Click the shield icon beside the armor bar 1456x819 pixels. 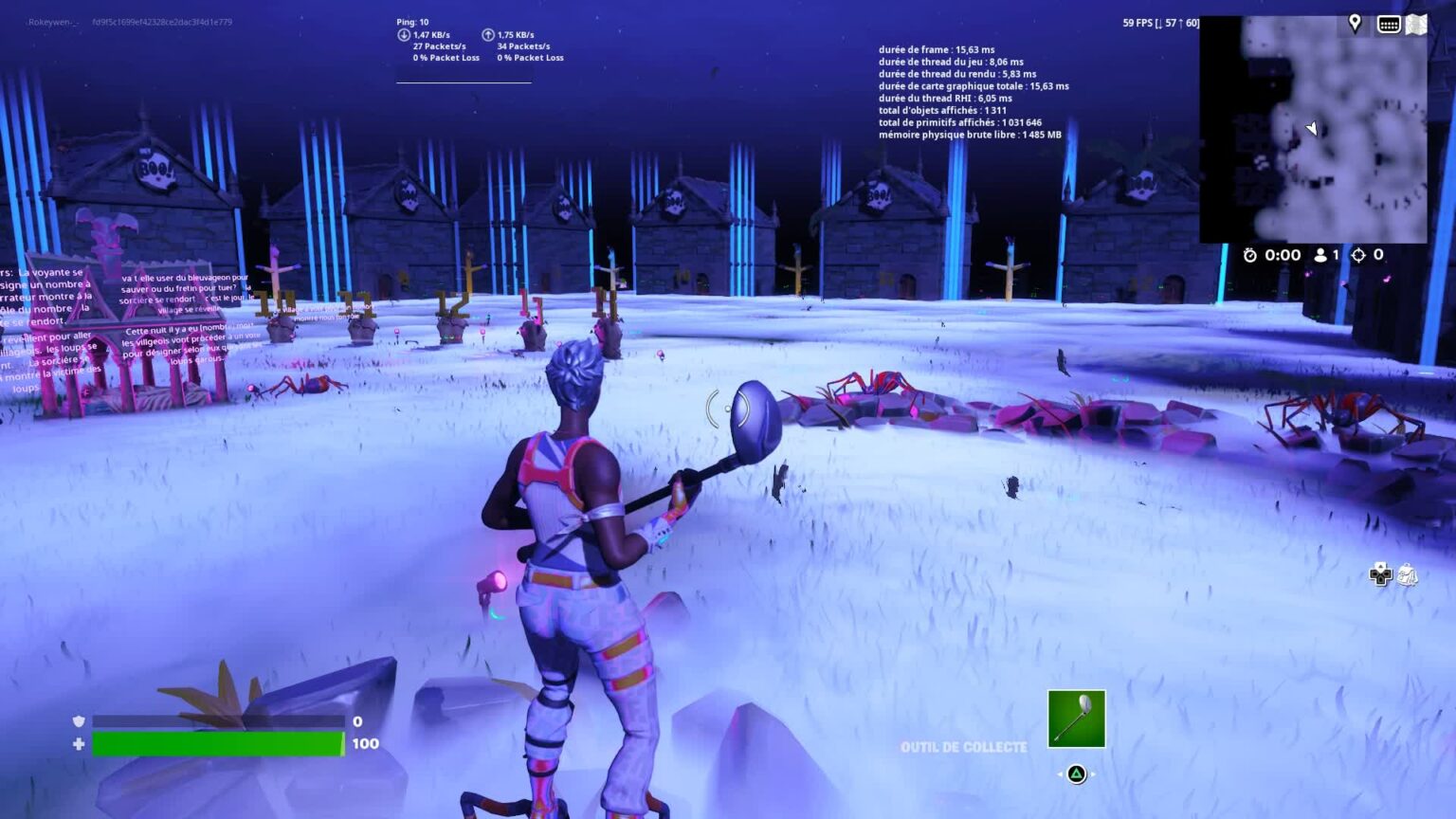tap(79, 720)
